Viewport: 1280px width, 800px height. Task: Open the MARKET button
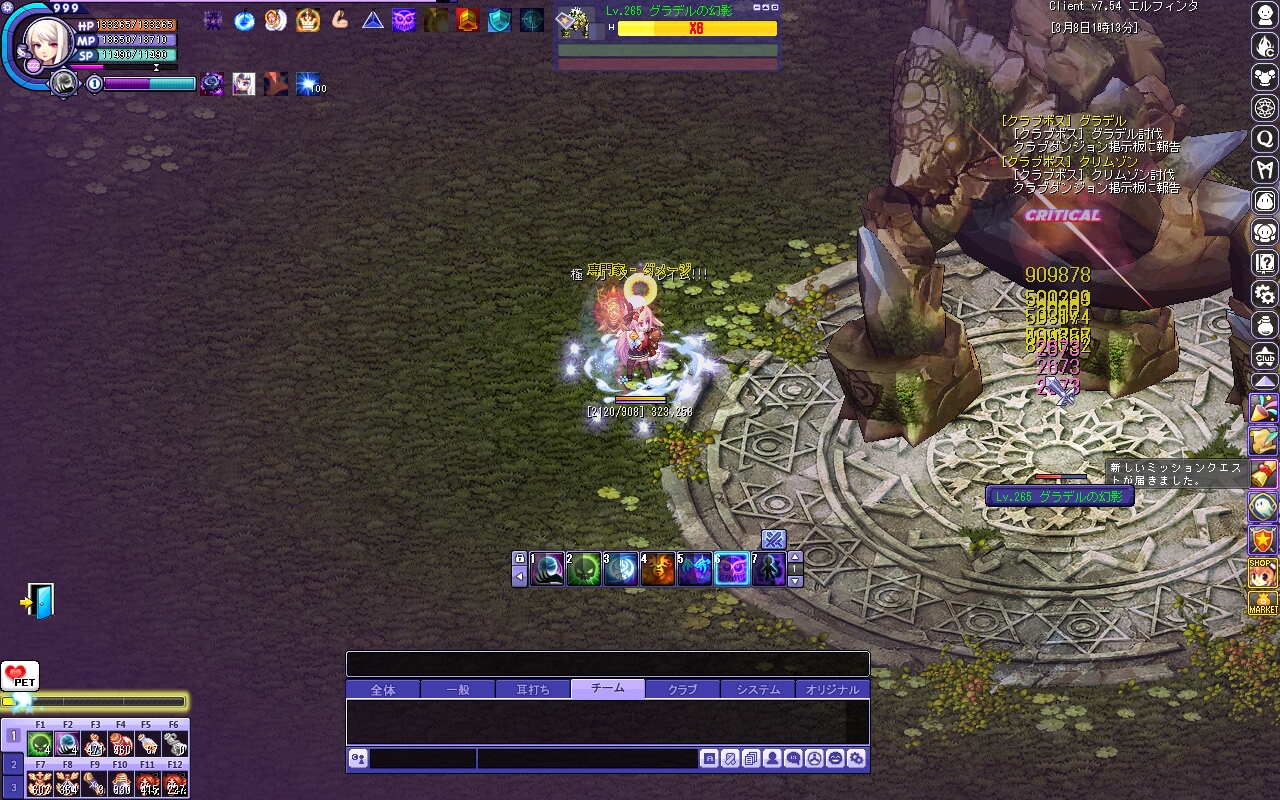[x=1264, y=603]
